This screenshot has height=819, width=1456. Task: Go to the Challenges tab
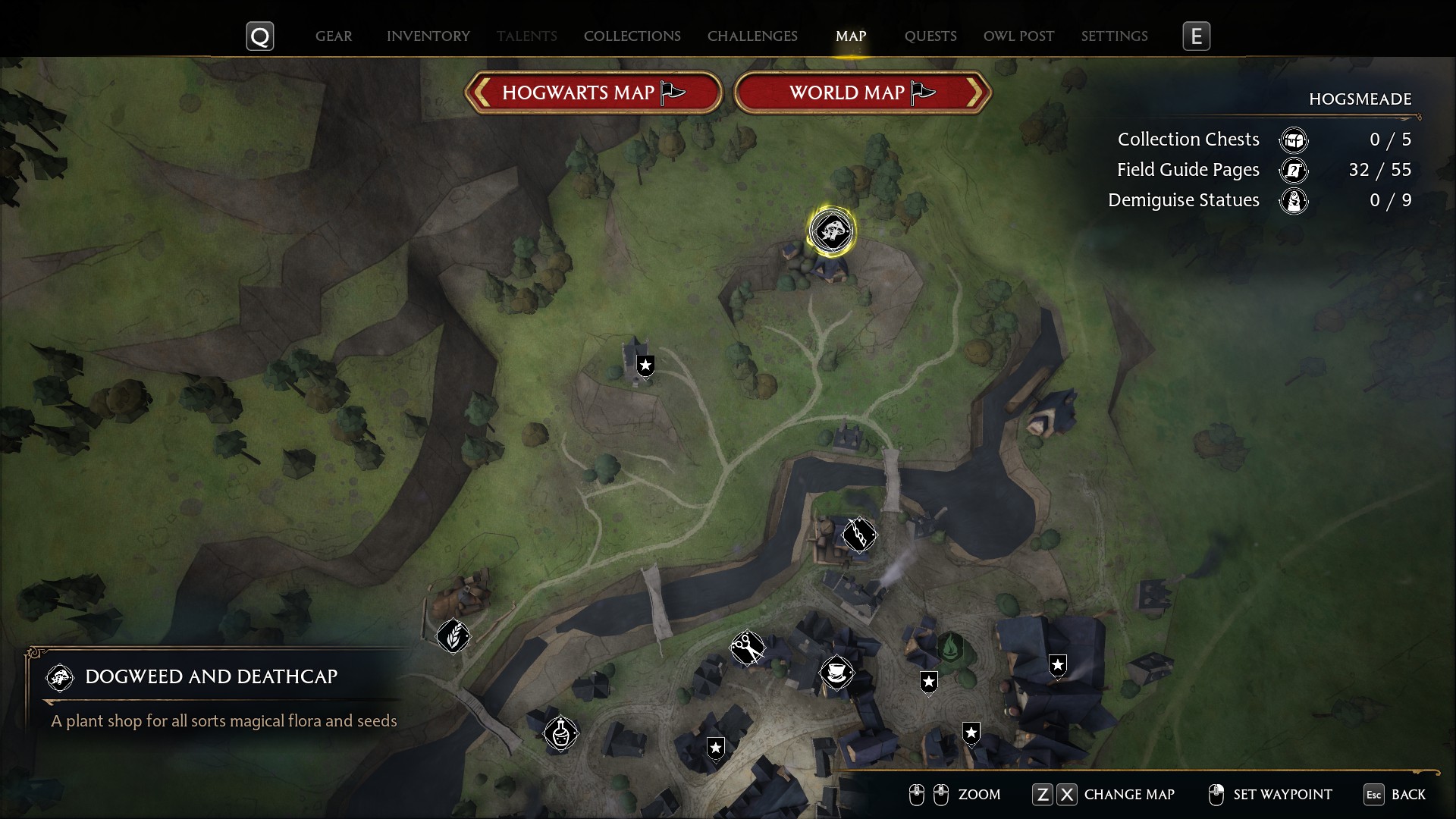[752, 36]
